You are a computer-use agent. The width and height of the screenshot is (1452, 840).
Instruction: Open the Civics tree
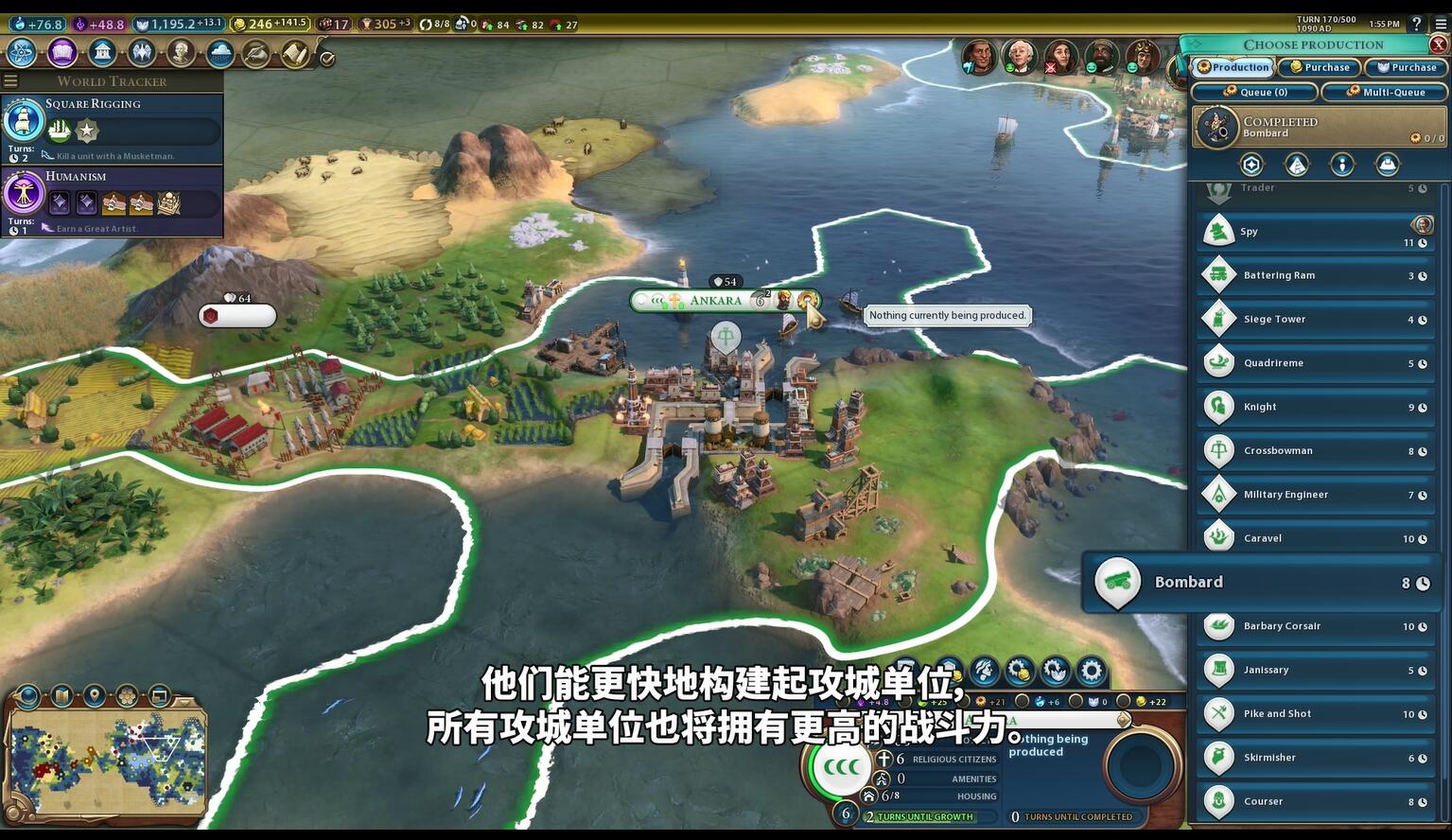60,53
